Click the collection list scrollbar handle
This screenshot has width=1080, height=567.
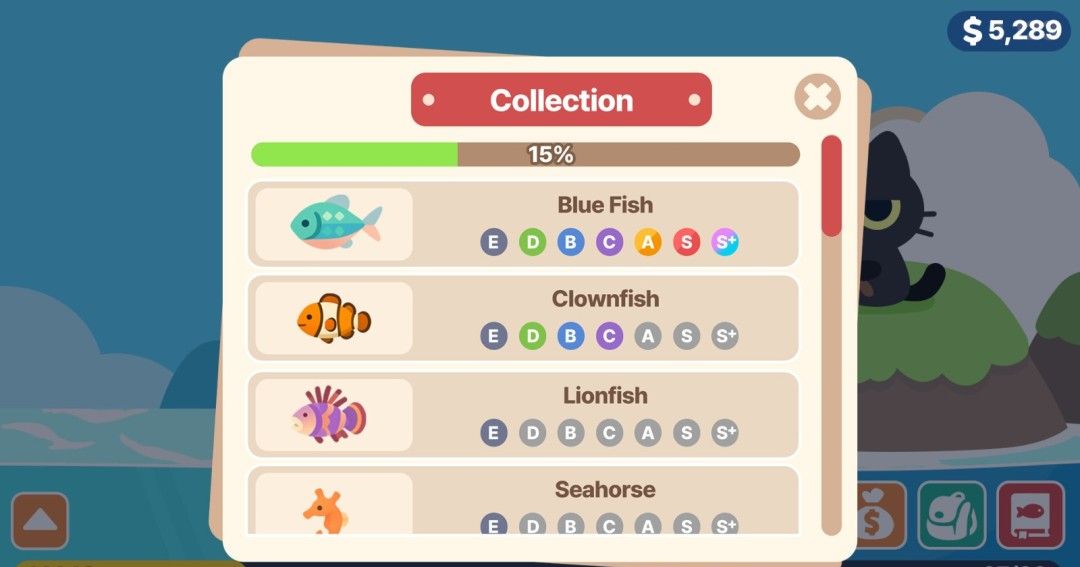pyautogui.click(x=831, y=186)
